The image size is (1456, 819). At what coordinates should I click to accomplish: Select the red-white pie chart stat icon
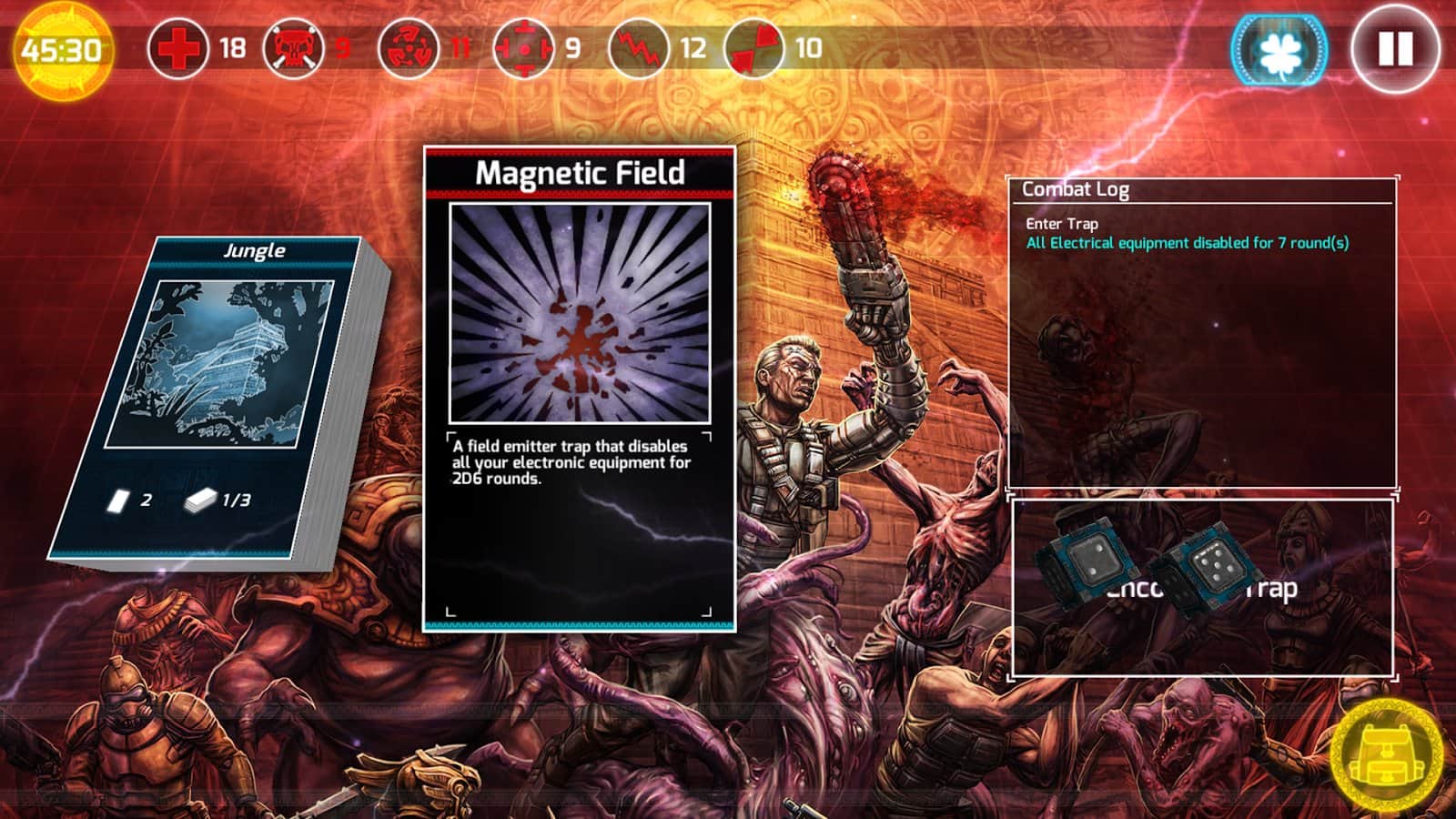pyautogui.click(x=754, y=47)
